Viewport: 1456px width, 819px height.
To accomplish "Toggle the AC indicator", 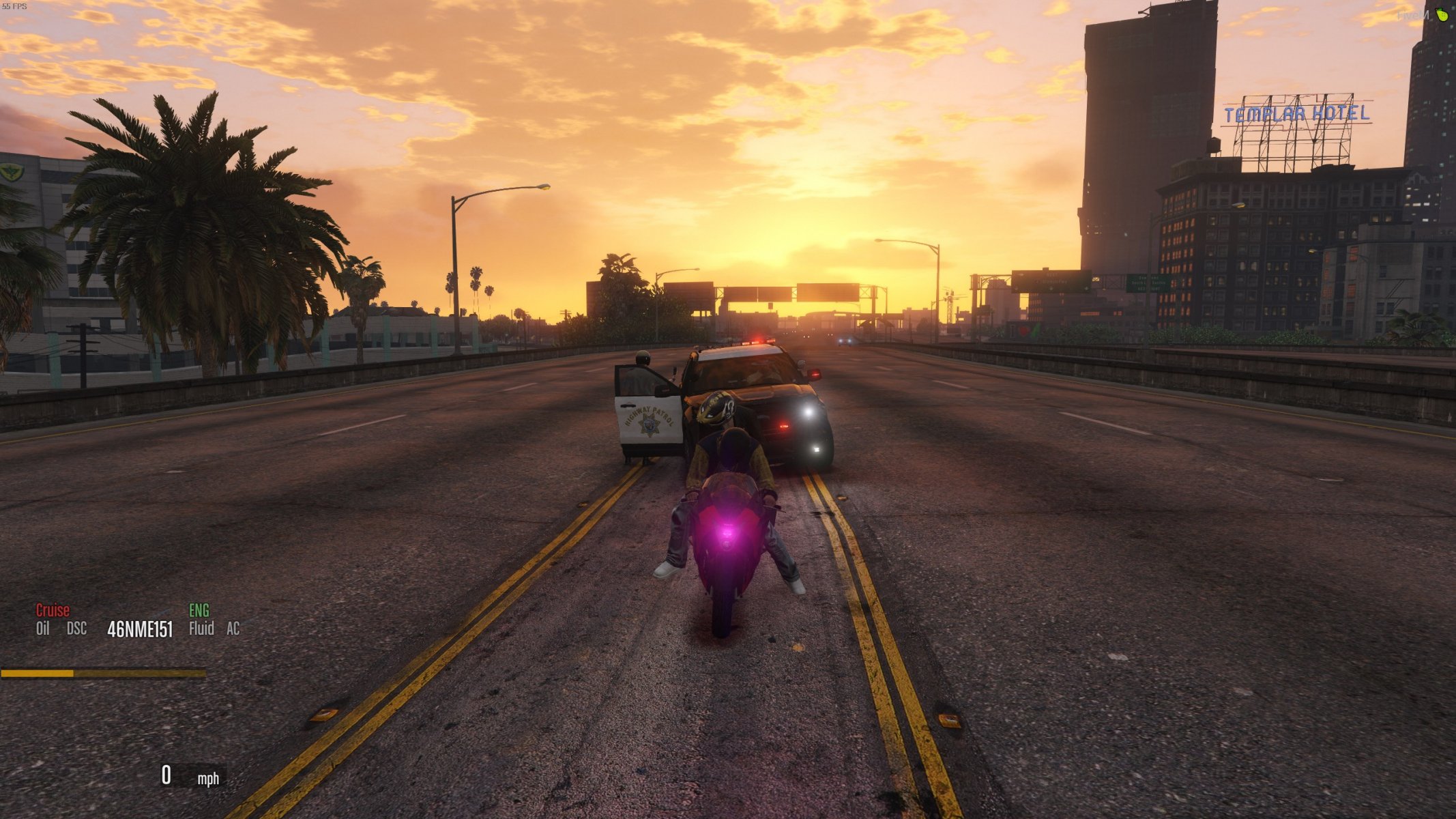I will click(x=233, y=629).
